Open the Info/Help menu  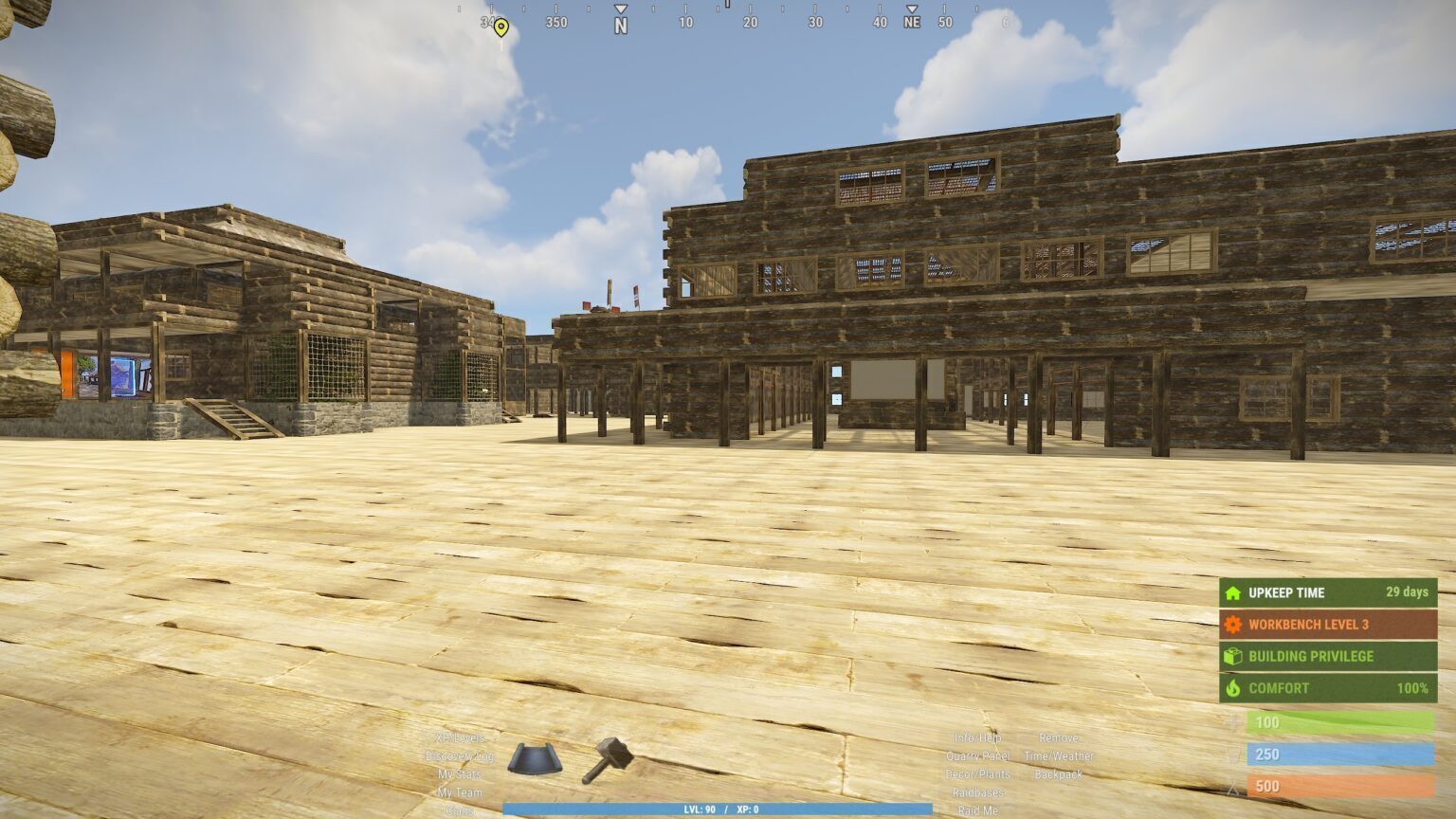click(977, 737)
